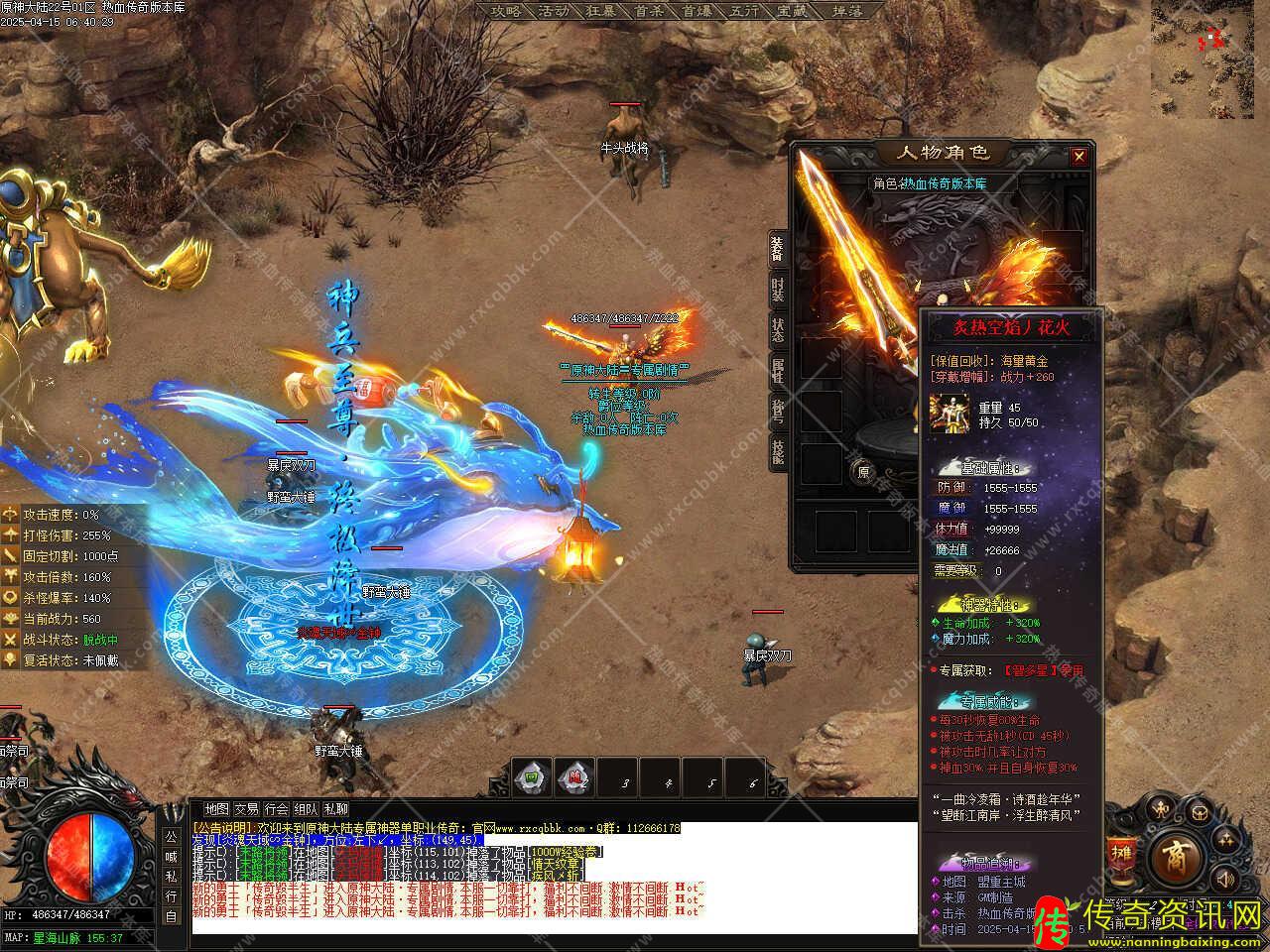Switch to the 状态 status tab
Viewport: 1270px width, 952px height.
[x=779, y=331]
